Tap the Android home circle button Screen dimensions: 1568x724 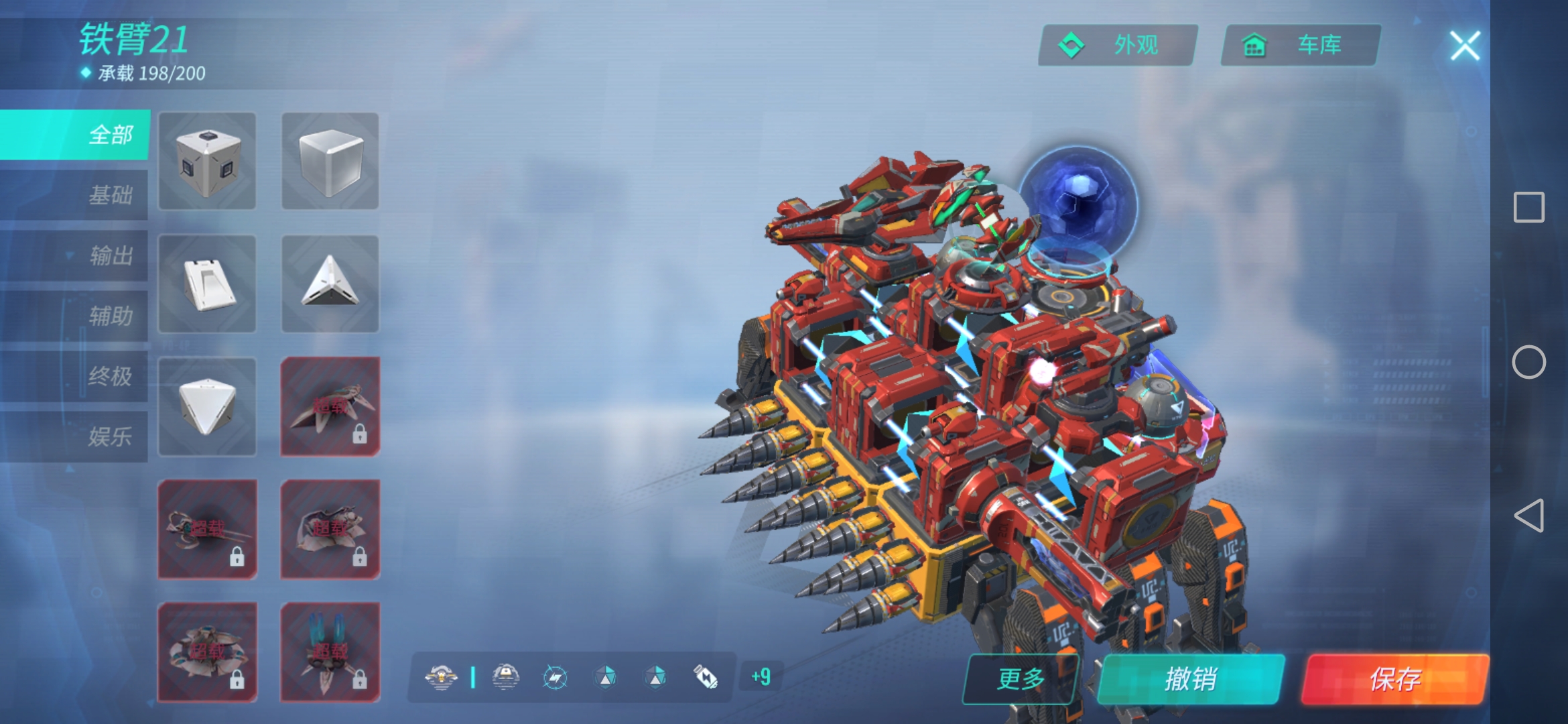[1528, 362]
